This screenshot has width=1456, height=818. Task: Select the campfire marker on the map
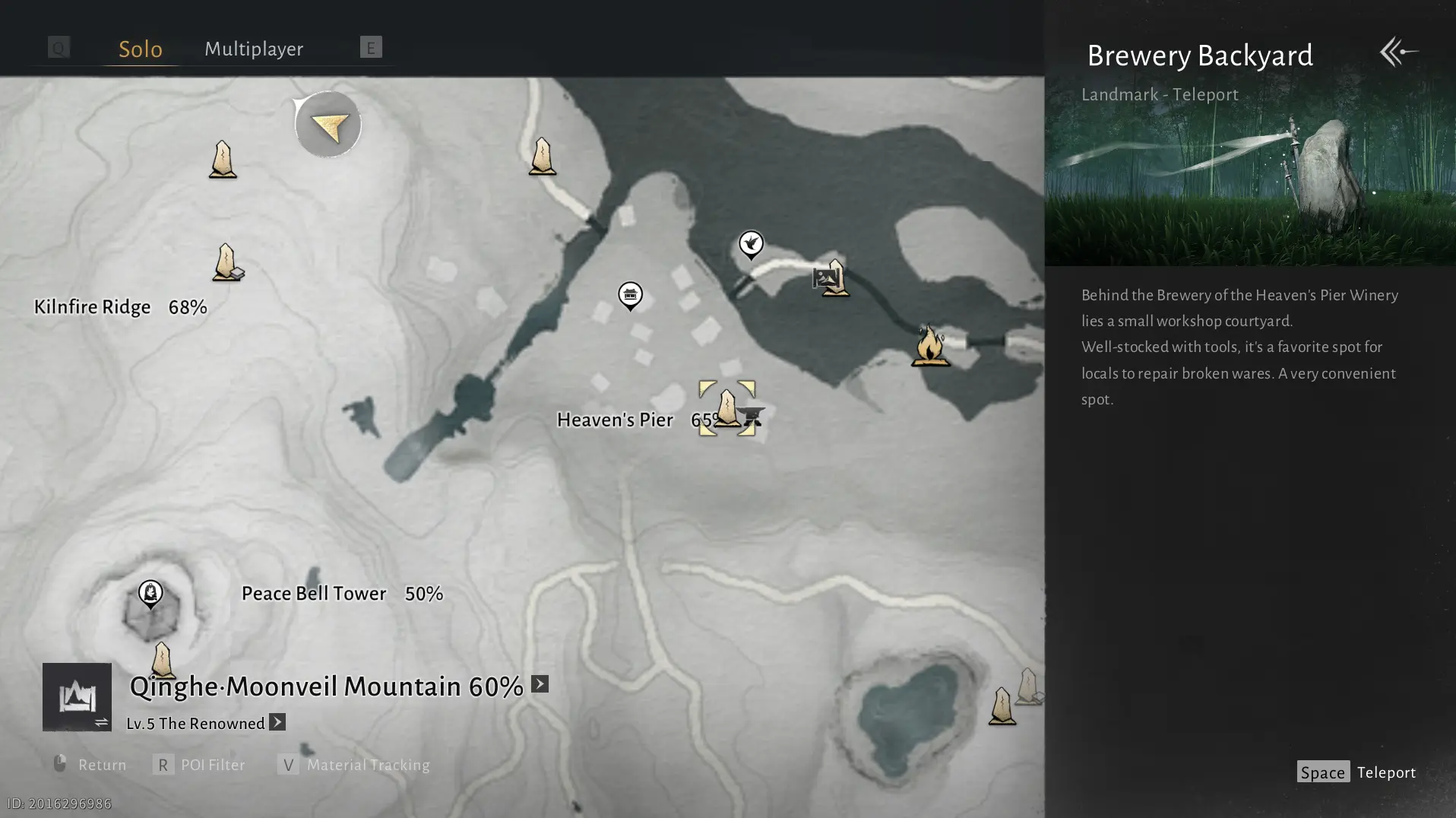pos(929,346)
